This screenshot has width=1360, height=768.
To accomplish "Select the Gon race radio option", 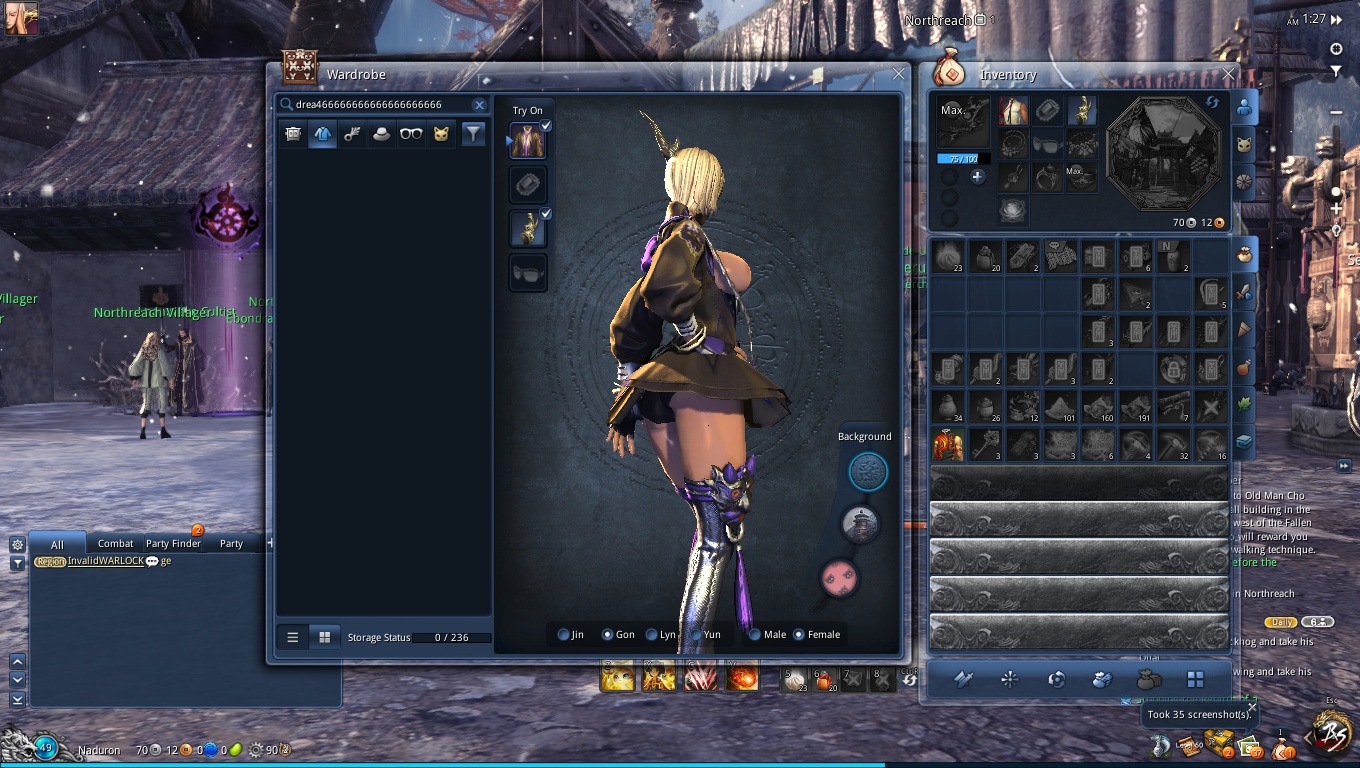I will click(607, 635).
